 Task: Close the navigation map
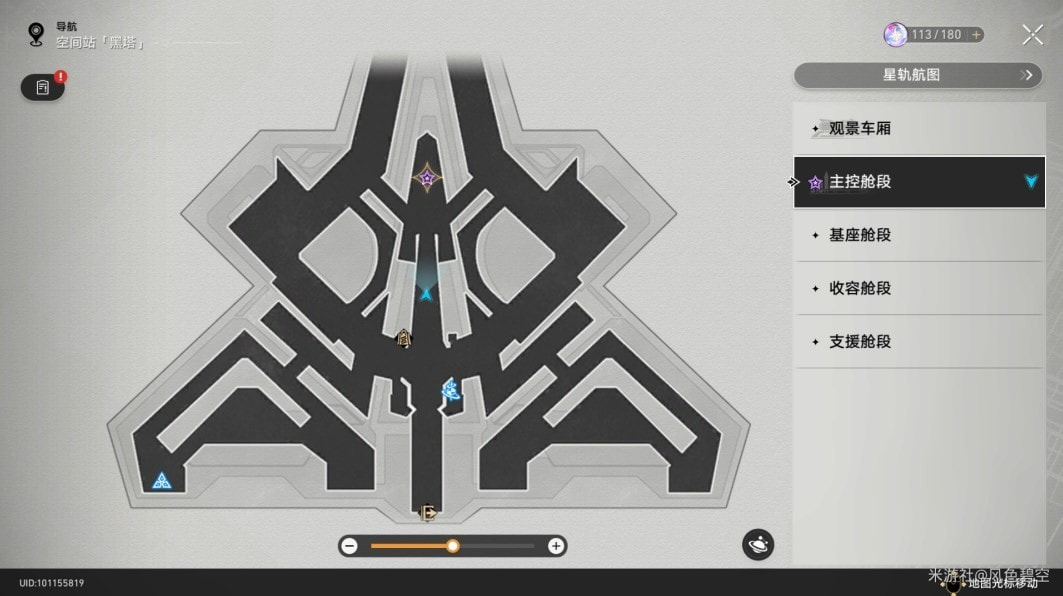tap(1032, 35)
